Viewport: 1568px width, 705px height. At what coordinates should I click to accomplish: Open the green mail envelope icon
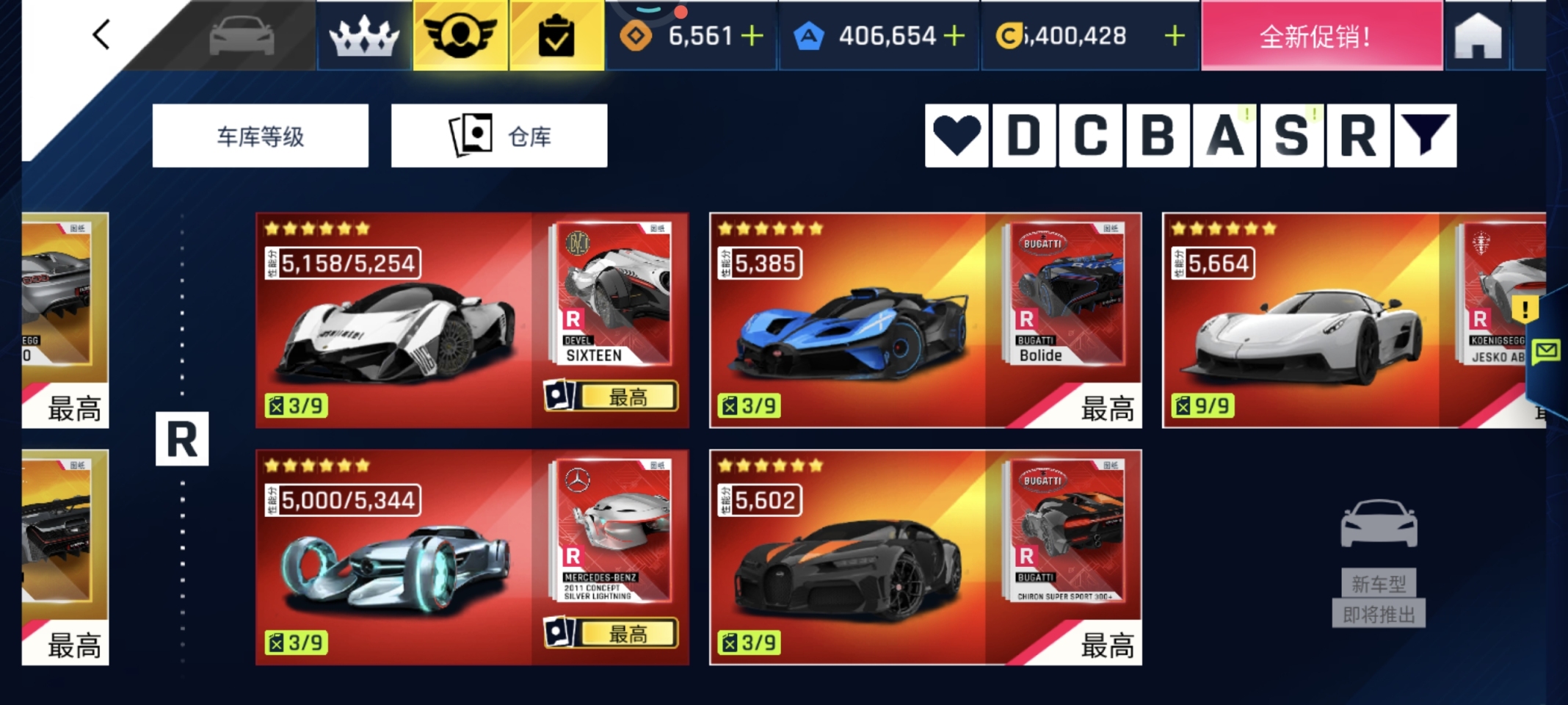pos(1545,351)
